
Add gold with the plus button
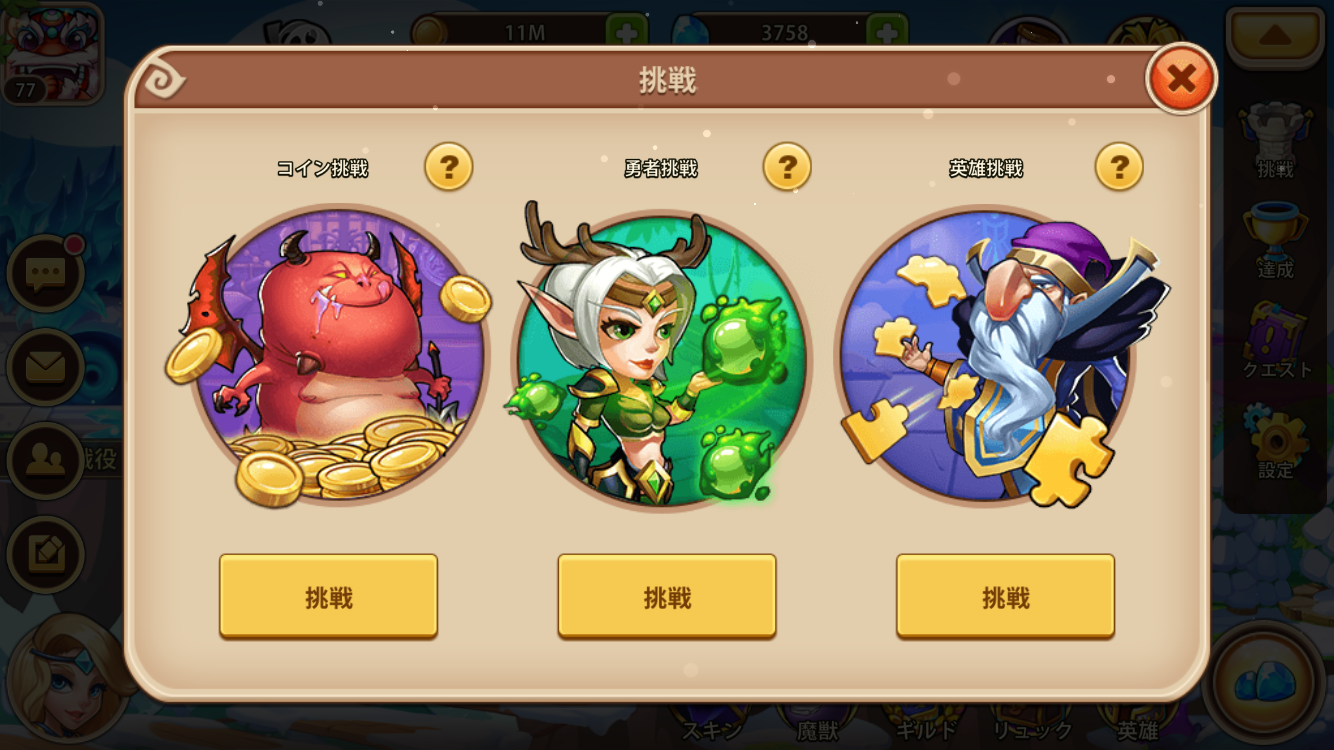pyautogui.click(x=627, y=31)
